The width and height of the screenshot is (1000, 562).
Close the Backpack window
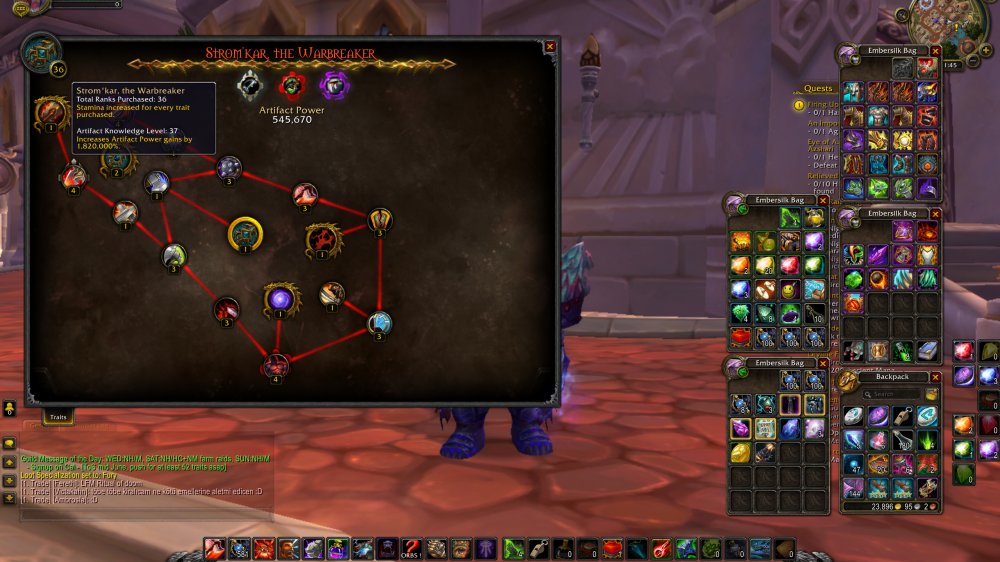tap(936, 377)
